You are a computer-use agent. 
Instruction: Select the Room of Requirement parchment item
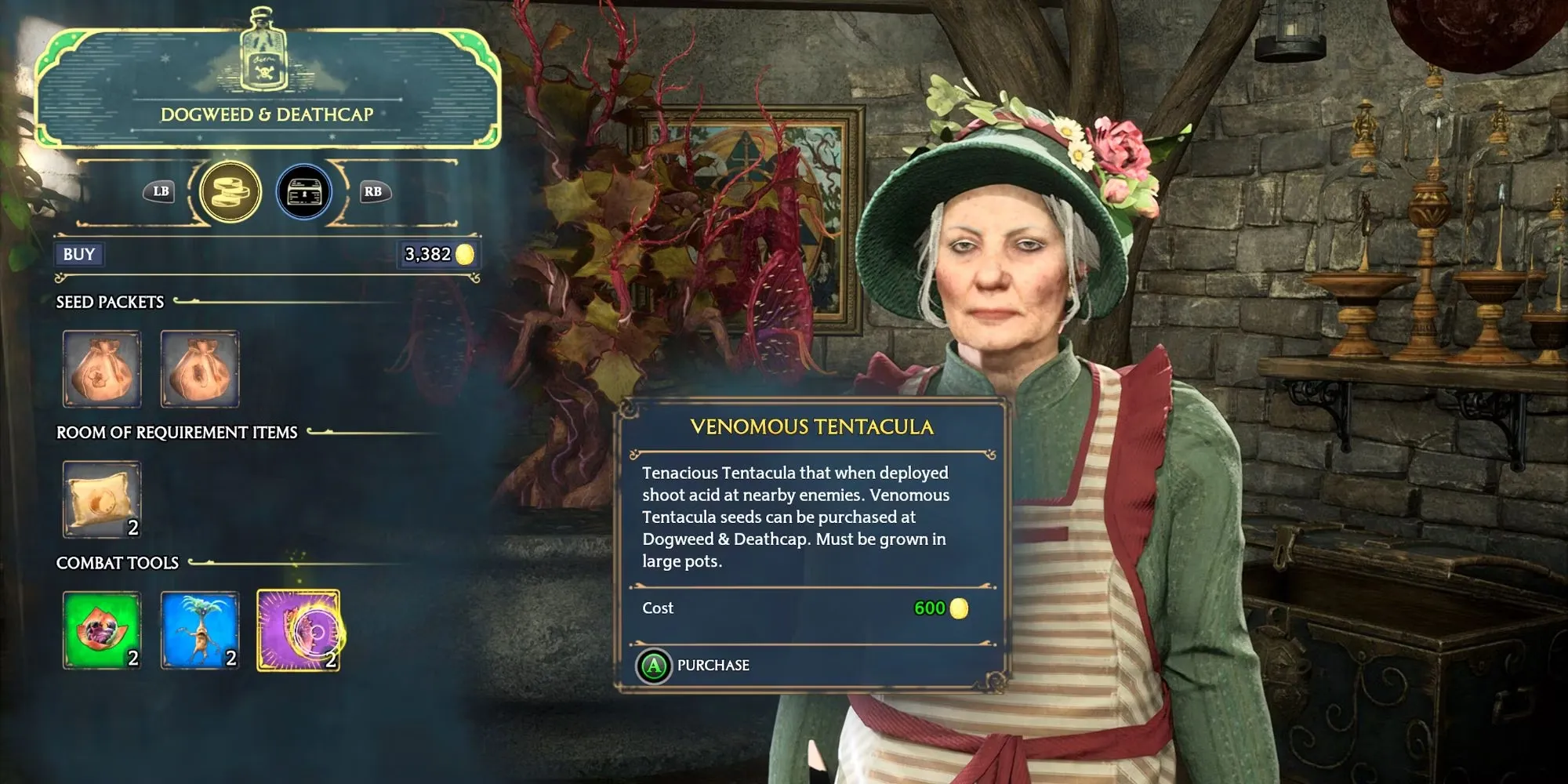102,499
